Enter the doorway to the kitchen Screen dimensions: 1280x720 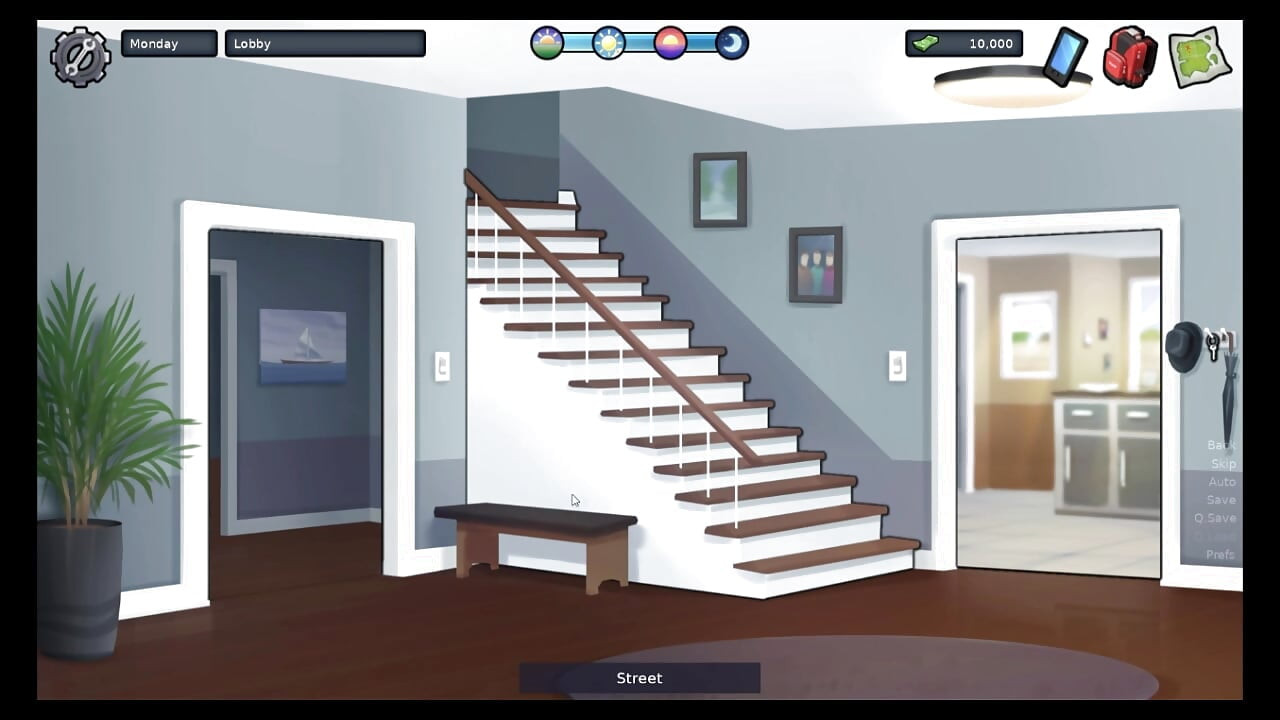1057,400
